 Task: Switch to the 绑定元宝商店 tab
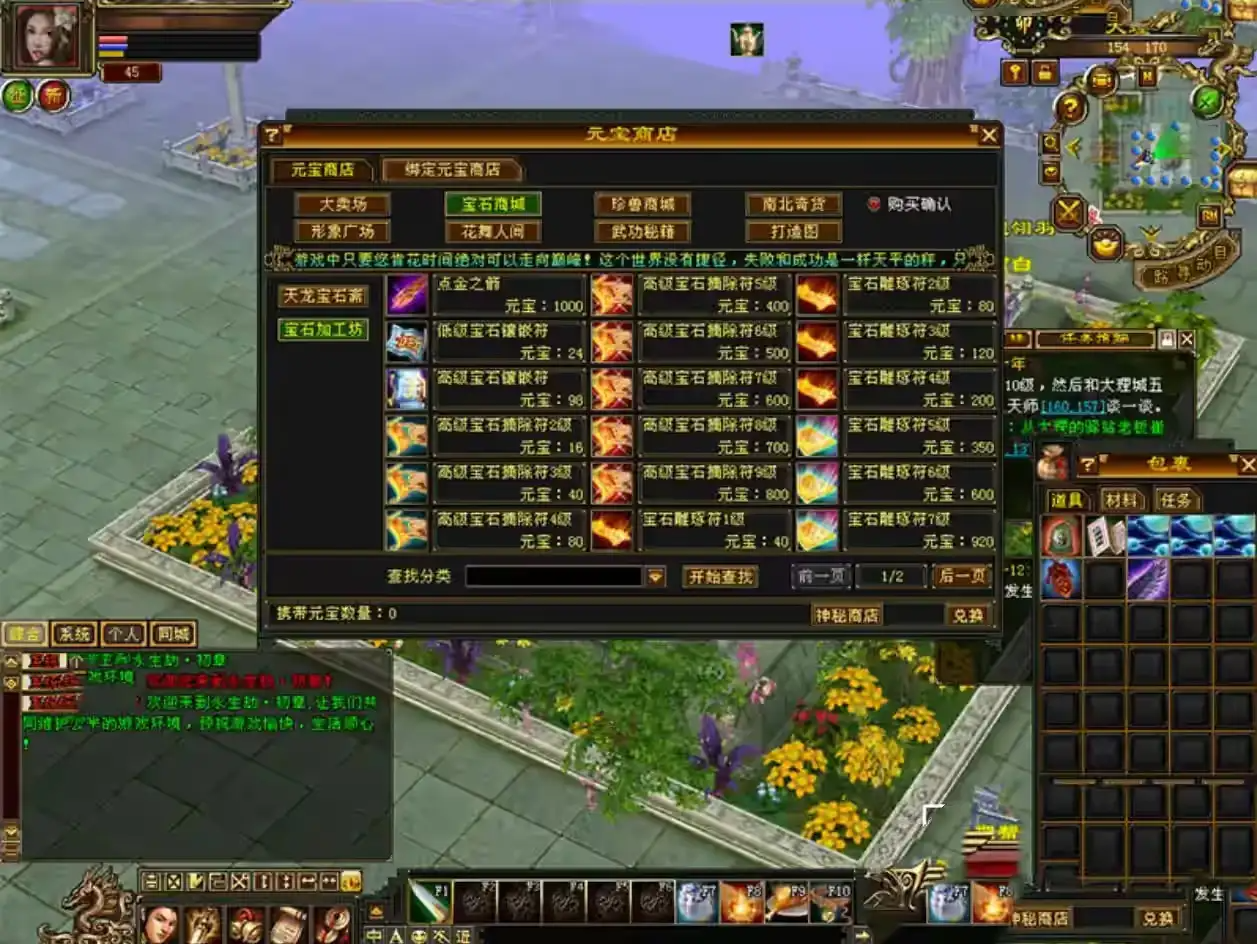[x=452, y=170]
